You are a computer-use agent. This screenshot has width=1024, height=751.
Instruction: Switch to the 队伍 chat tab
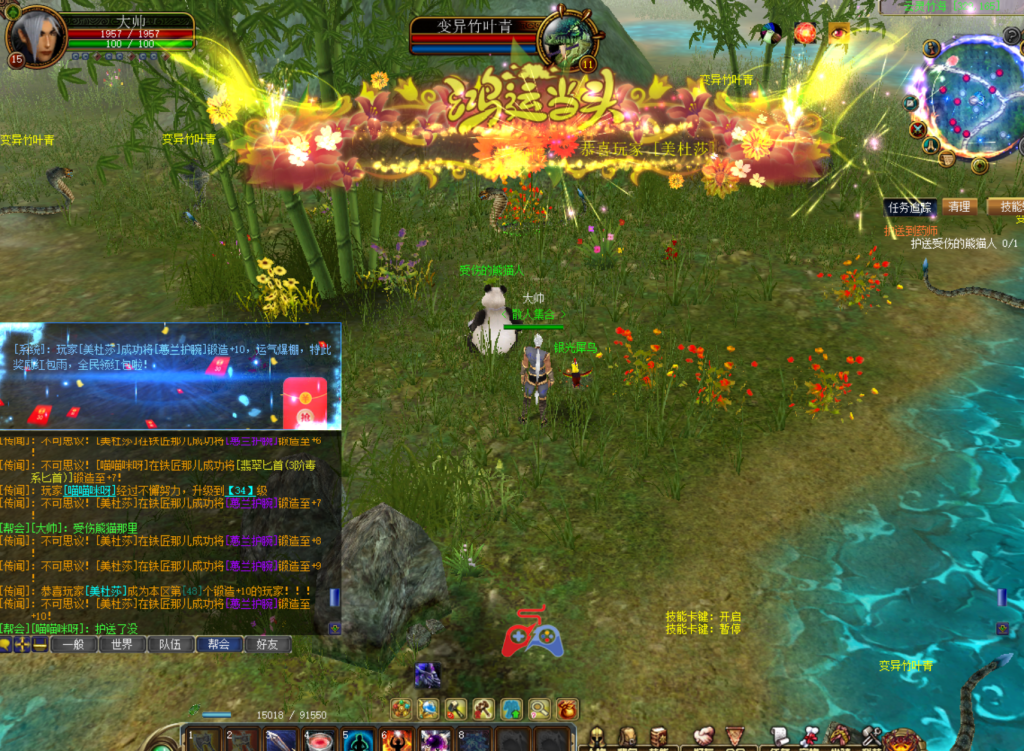click(x=170, y=645)
